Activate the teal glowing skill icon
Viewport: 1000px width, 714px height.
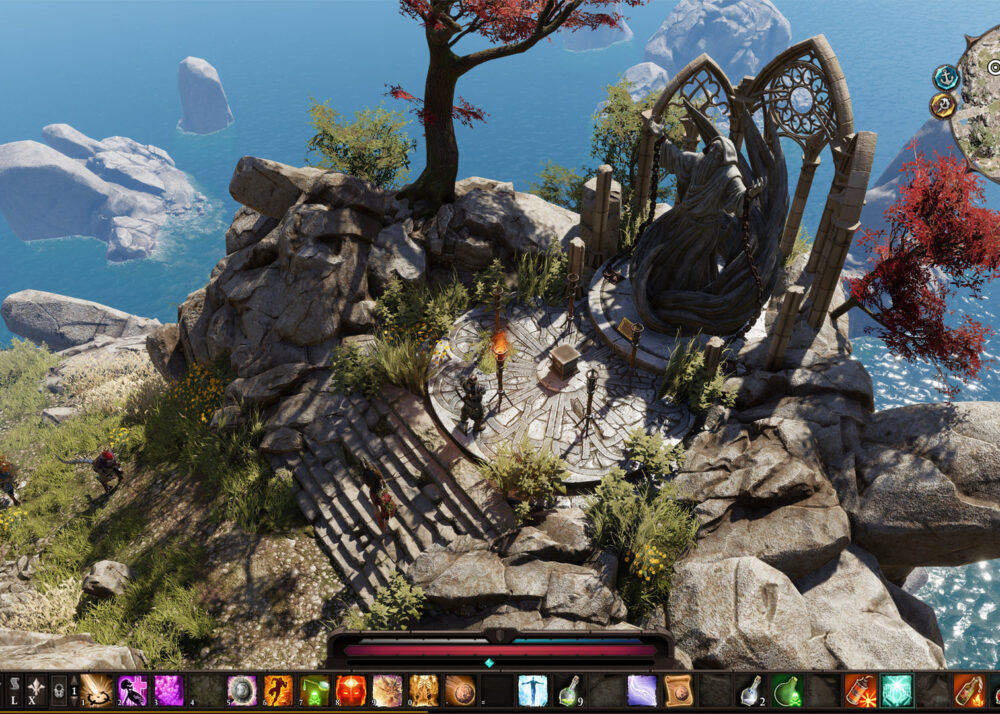click(x=896, y=691)
